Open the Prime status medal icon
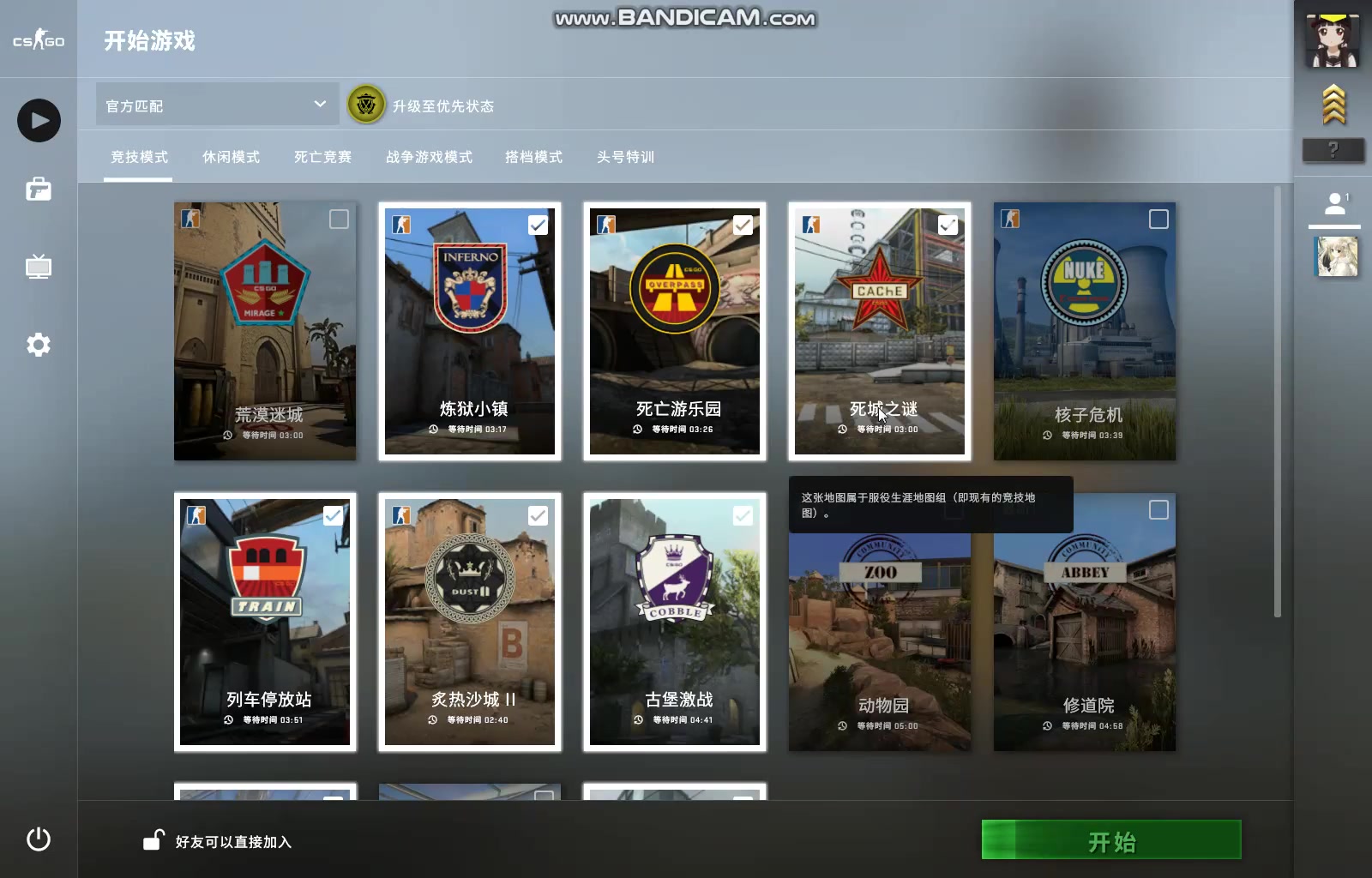This screenshot has height=878, width=1372. click(365, 105)
